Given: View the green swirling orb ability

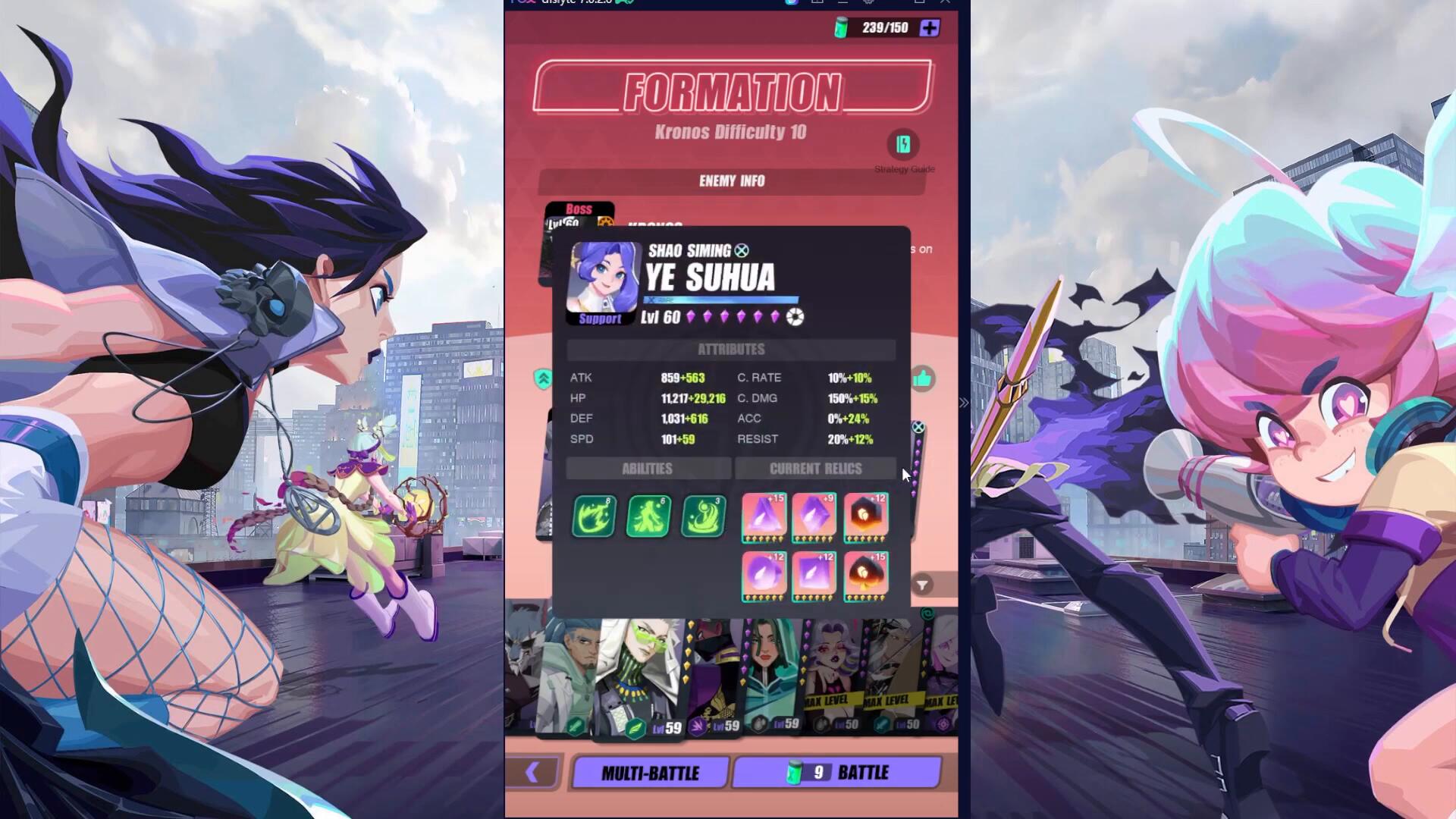Looking at the screenshot, I should pos(703,516).
